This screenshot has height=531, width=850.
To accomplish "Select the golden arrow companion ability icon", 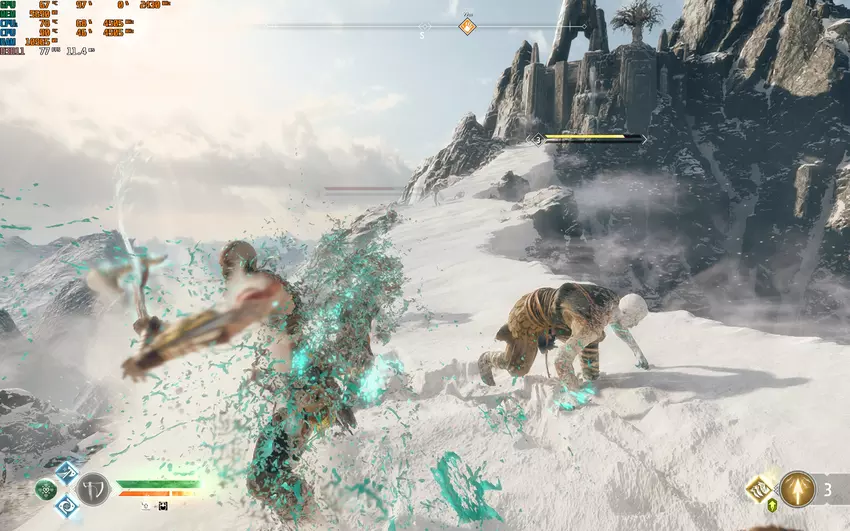I will (797, 489).
